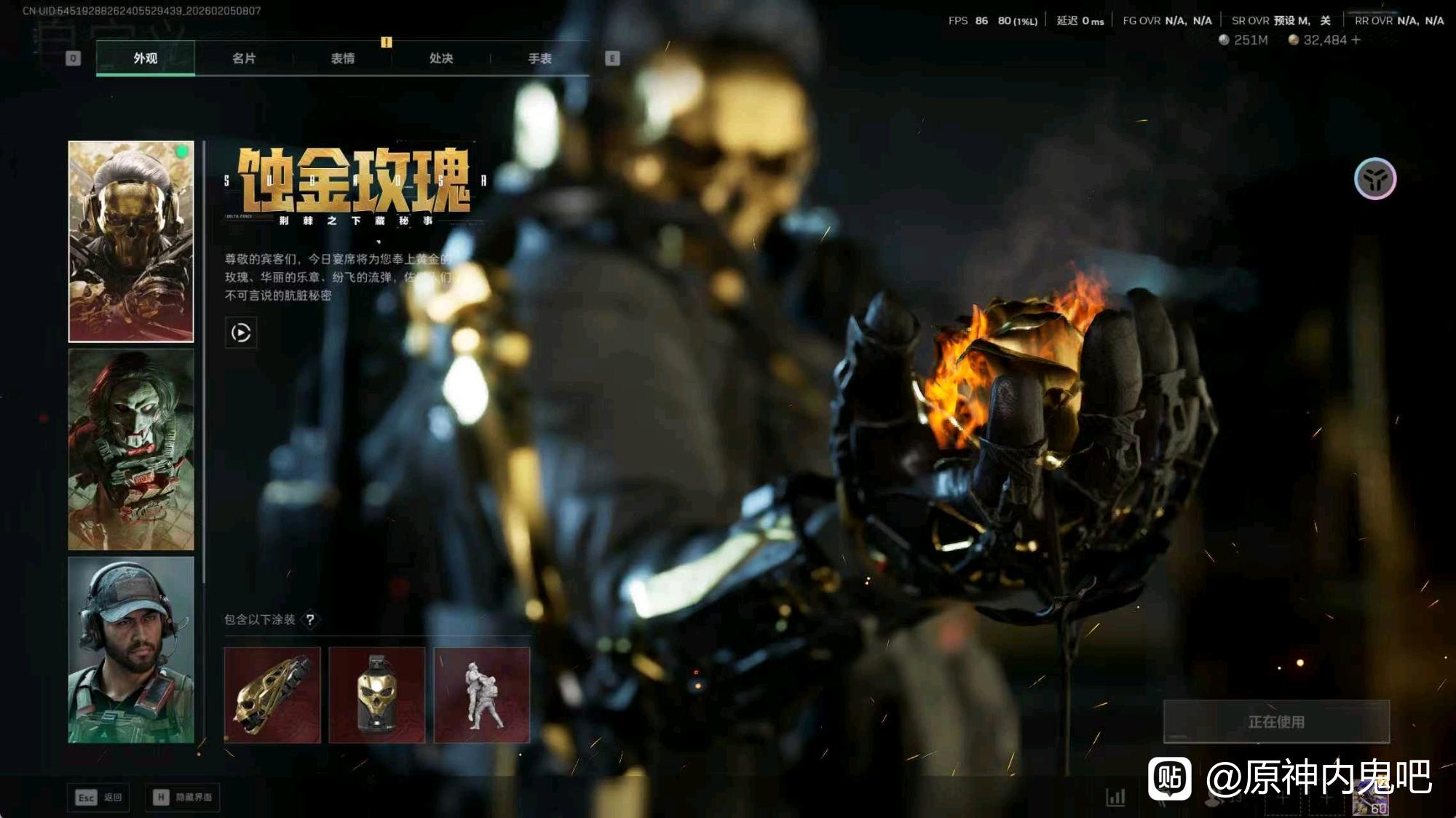The height and width of the screenshot is (818, 1456).
Task: Inspect the gold skull grenade skin item
Action: point(377,695)
